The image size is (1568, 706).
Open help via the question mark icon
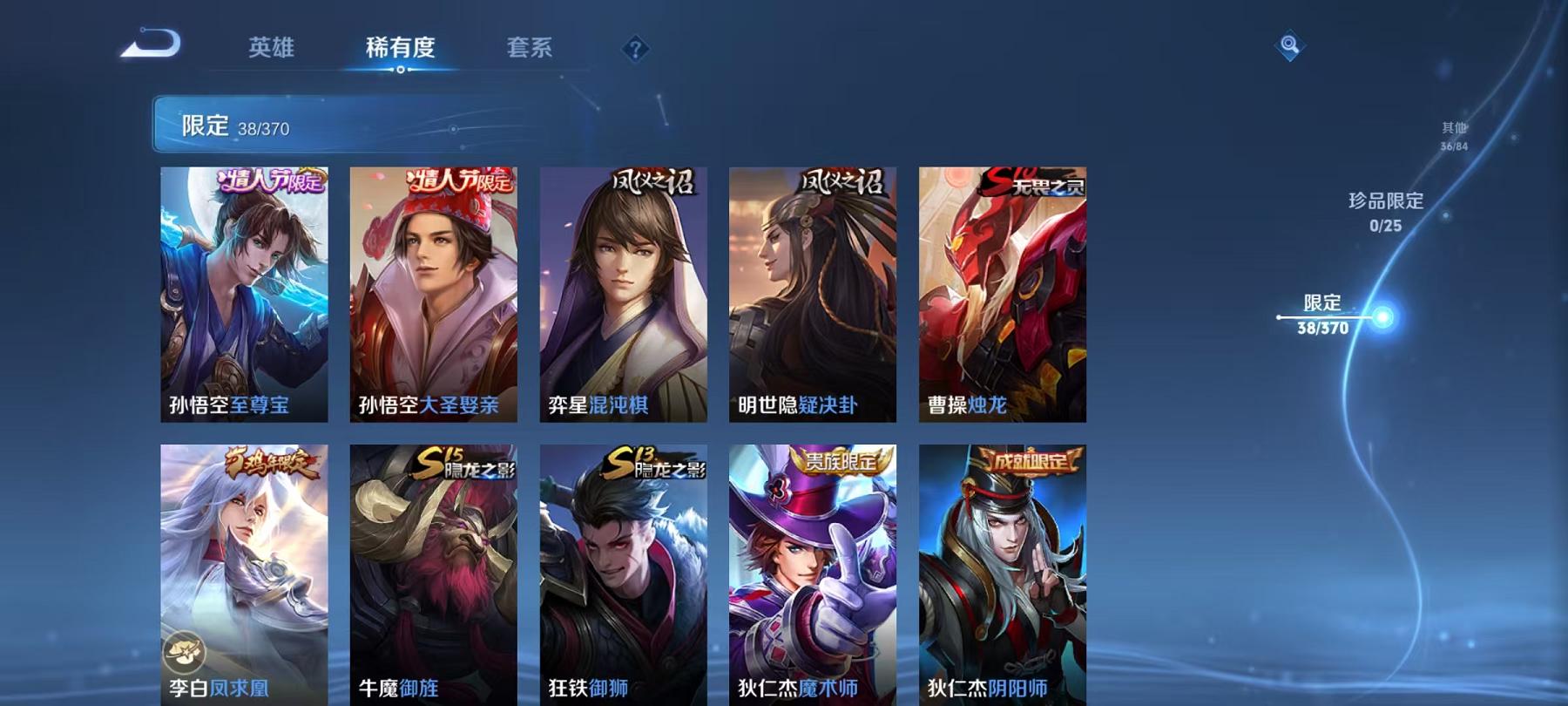[x=637, y=50]
